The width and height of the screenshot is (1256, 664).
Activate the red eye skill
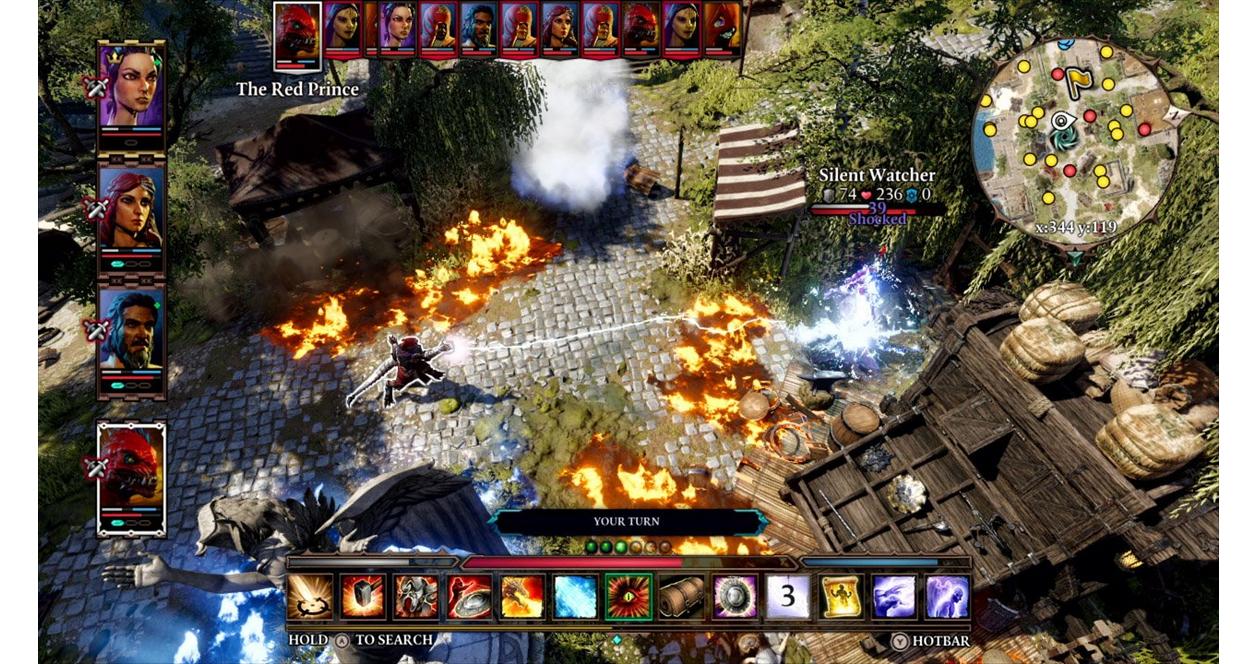628,596
